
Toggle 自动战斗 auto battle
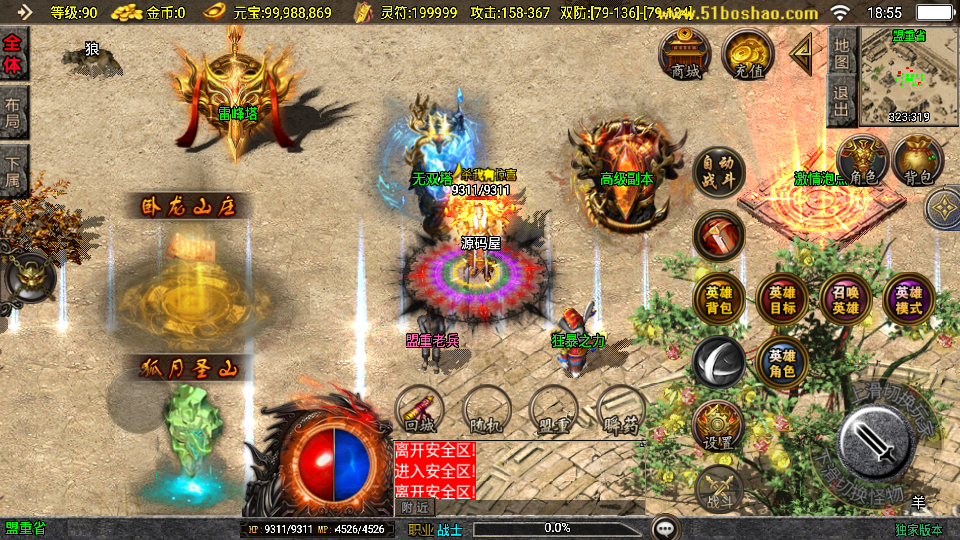[718, 172]
